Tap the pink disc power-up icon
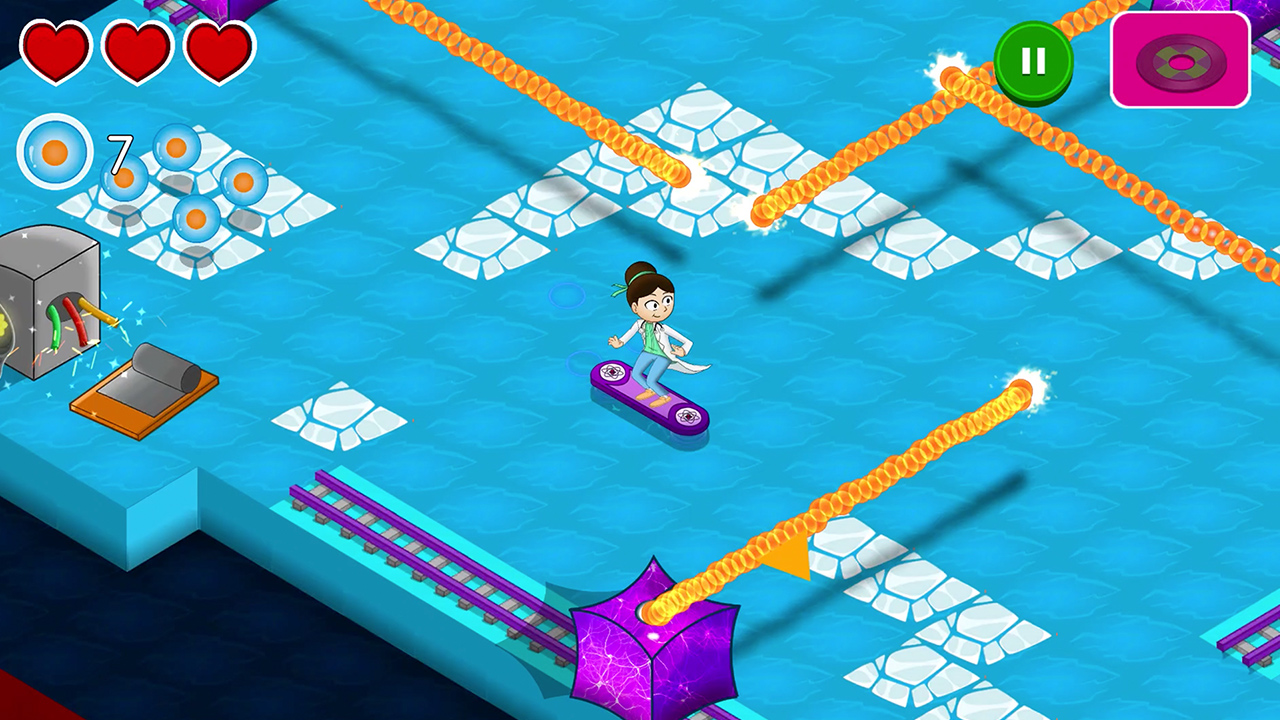 pos(1180,58)
